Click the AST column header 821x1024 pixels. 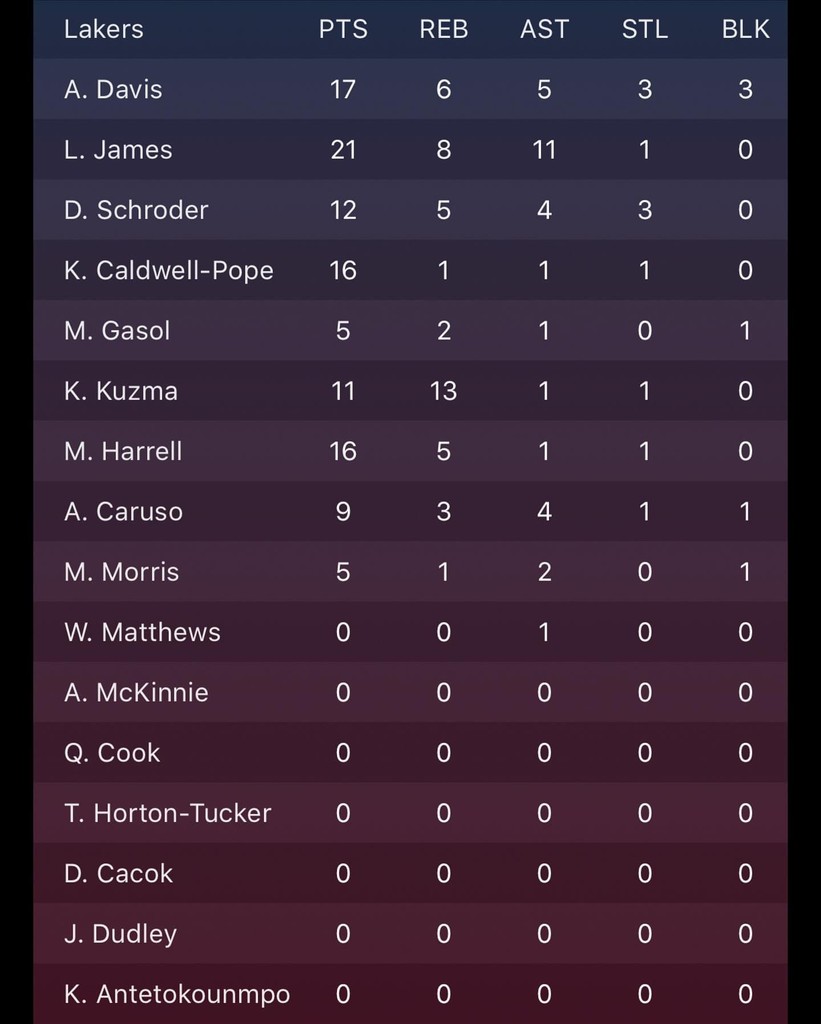click(x=544, y=30)
